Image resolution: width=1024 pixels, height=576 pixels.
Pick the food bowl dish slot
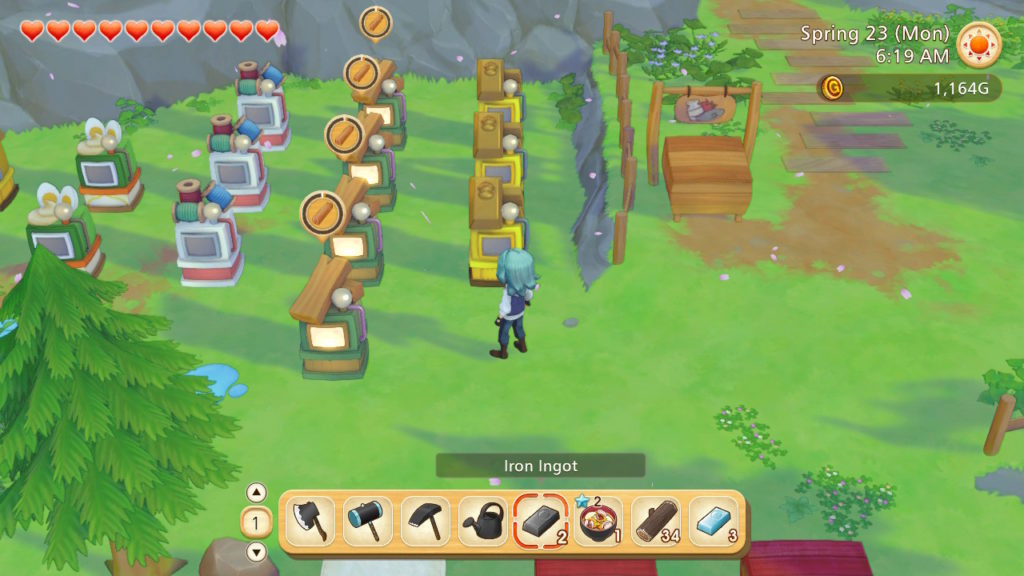point(598,521)
